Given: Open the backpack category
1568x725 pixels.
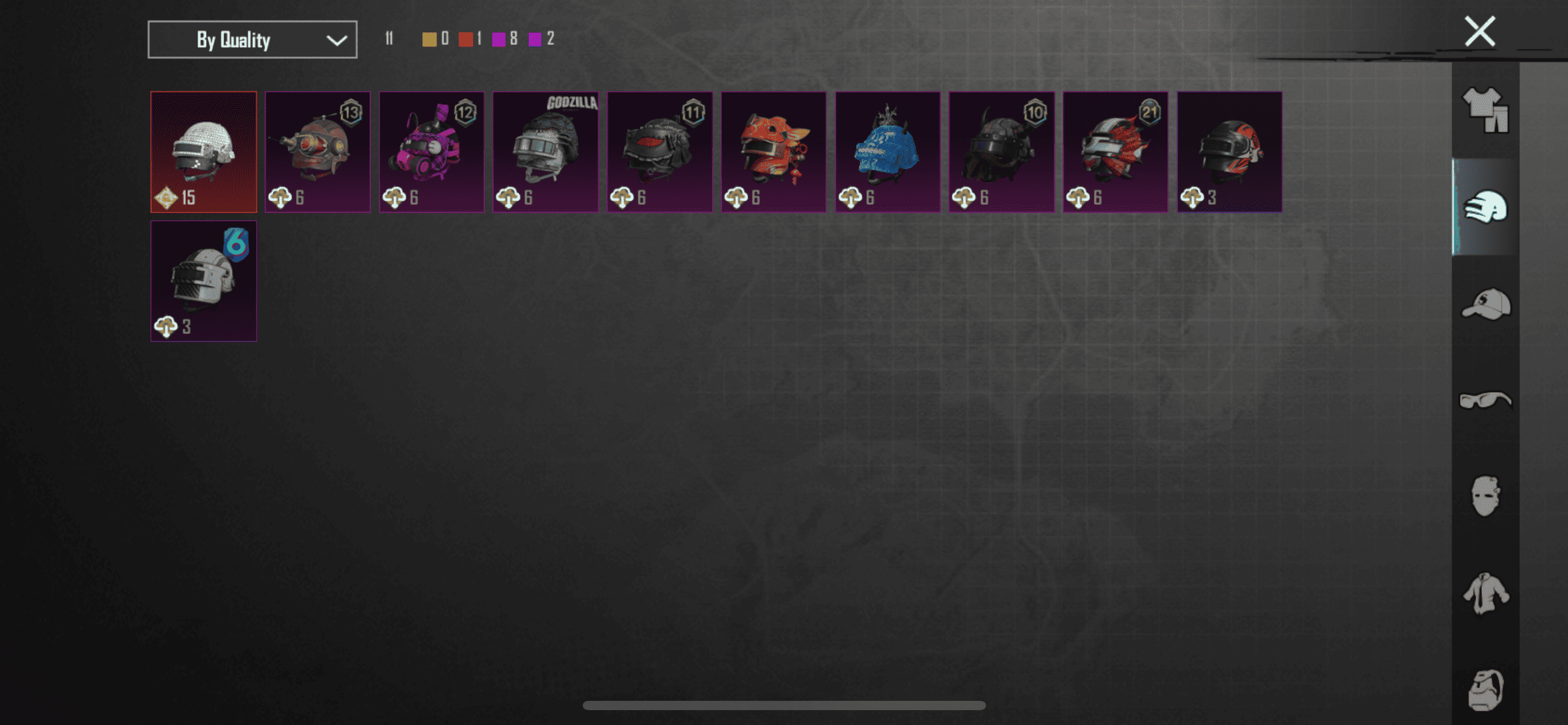Looking at the screenshot, I should tap(1485, 689).
